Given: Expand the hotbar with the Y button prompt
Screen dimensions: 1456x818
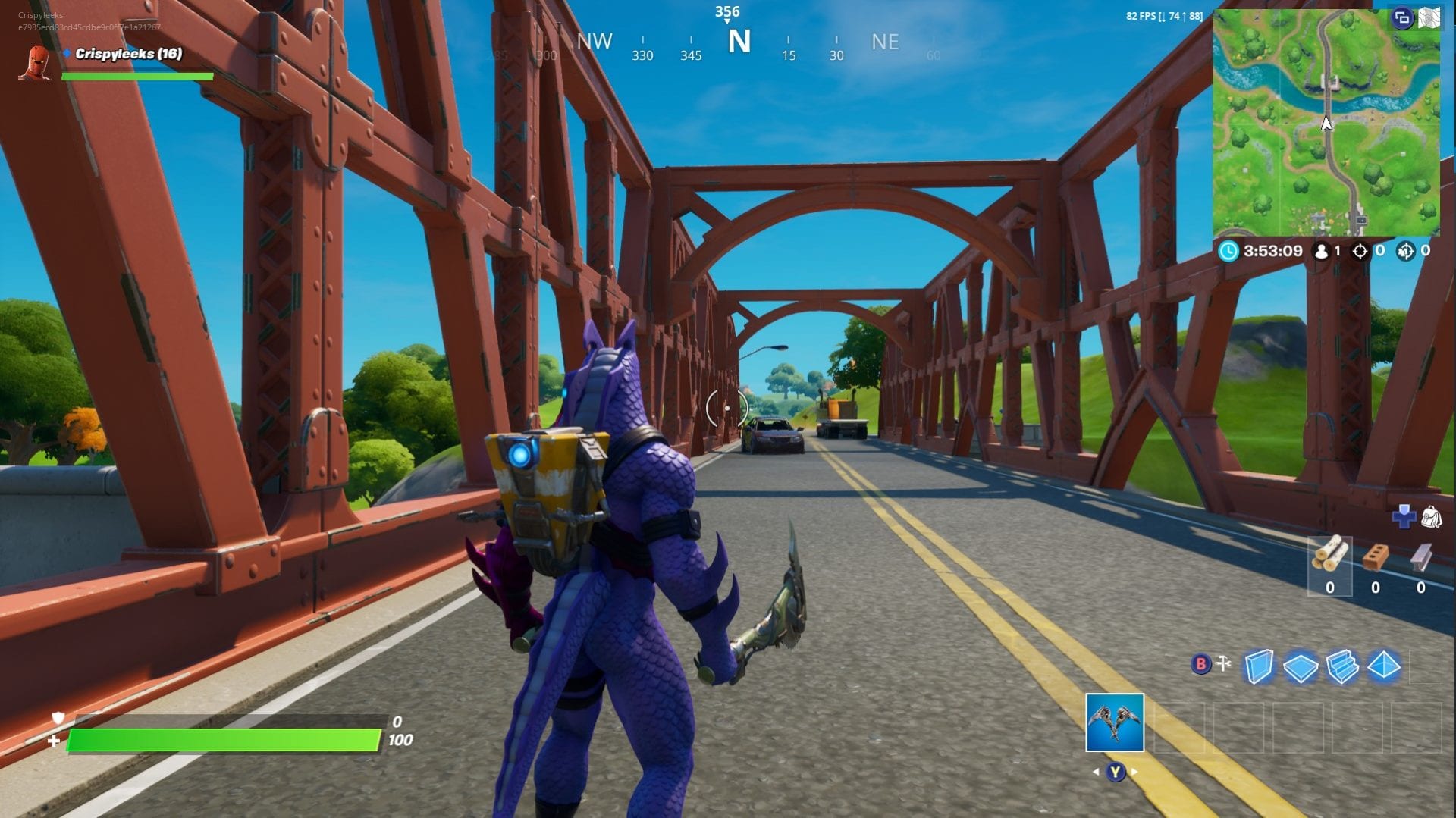Looking at the screenshot, I should 1116,773.
